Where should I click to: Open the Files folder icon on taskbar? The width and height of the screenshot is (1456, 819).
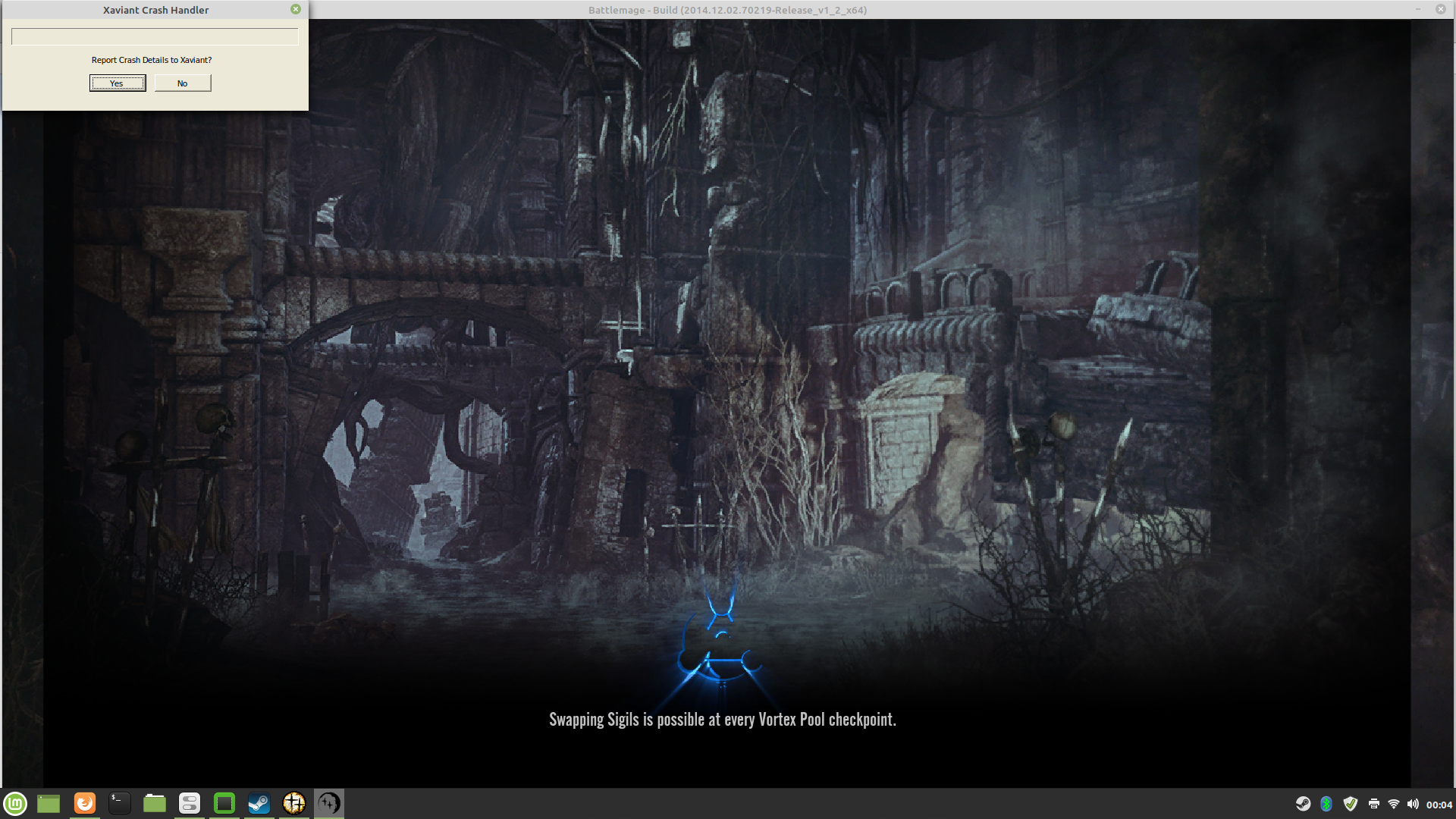coord(154,803)
